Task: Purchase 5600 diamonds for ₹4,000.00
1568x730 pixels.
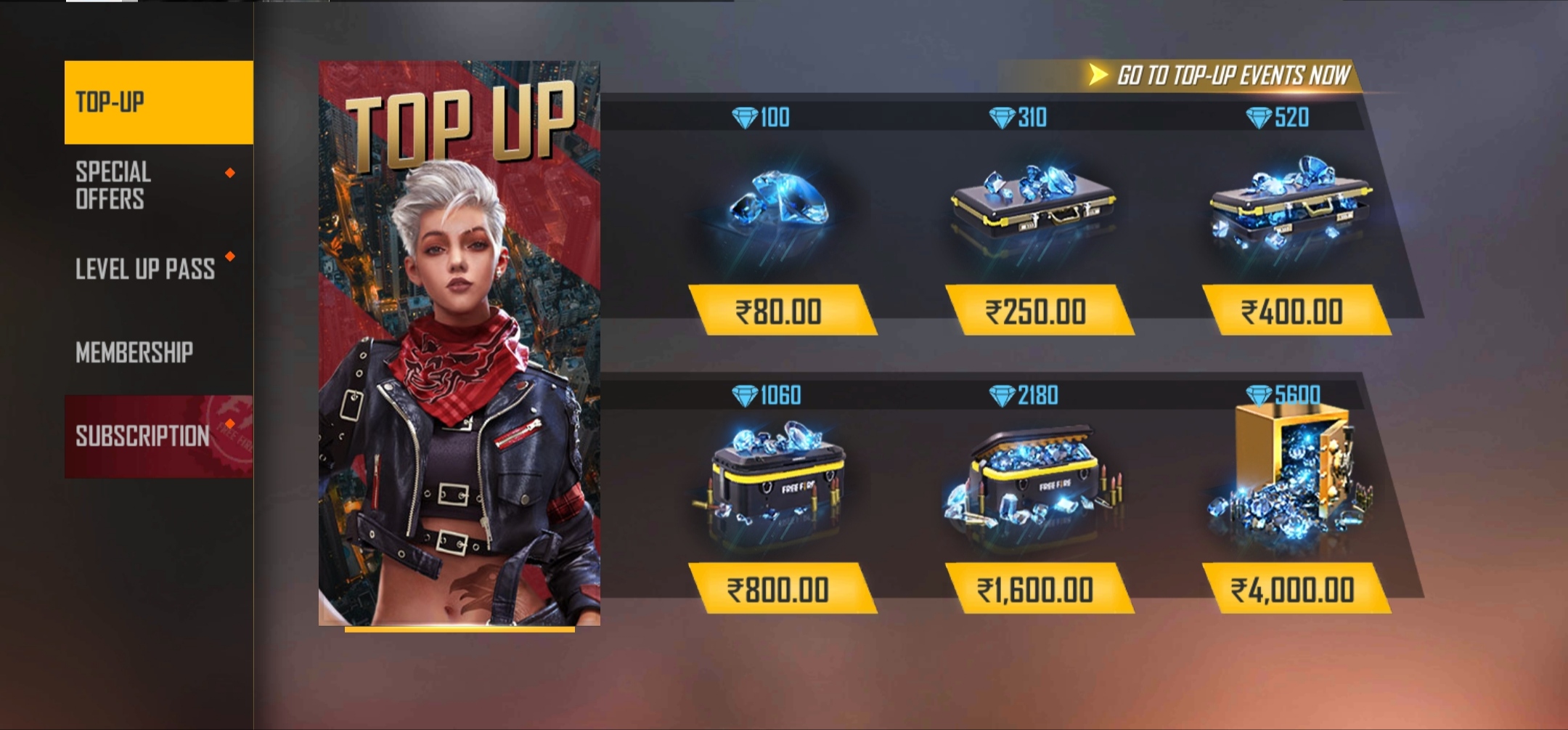Action: [x=1294, y=589]
